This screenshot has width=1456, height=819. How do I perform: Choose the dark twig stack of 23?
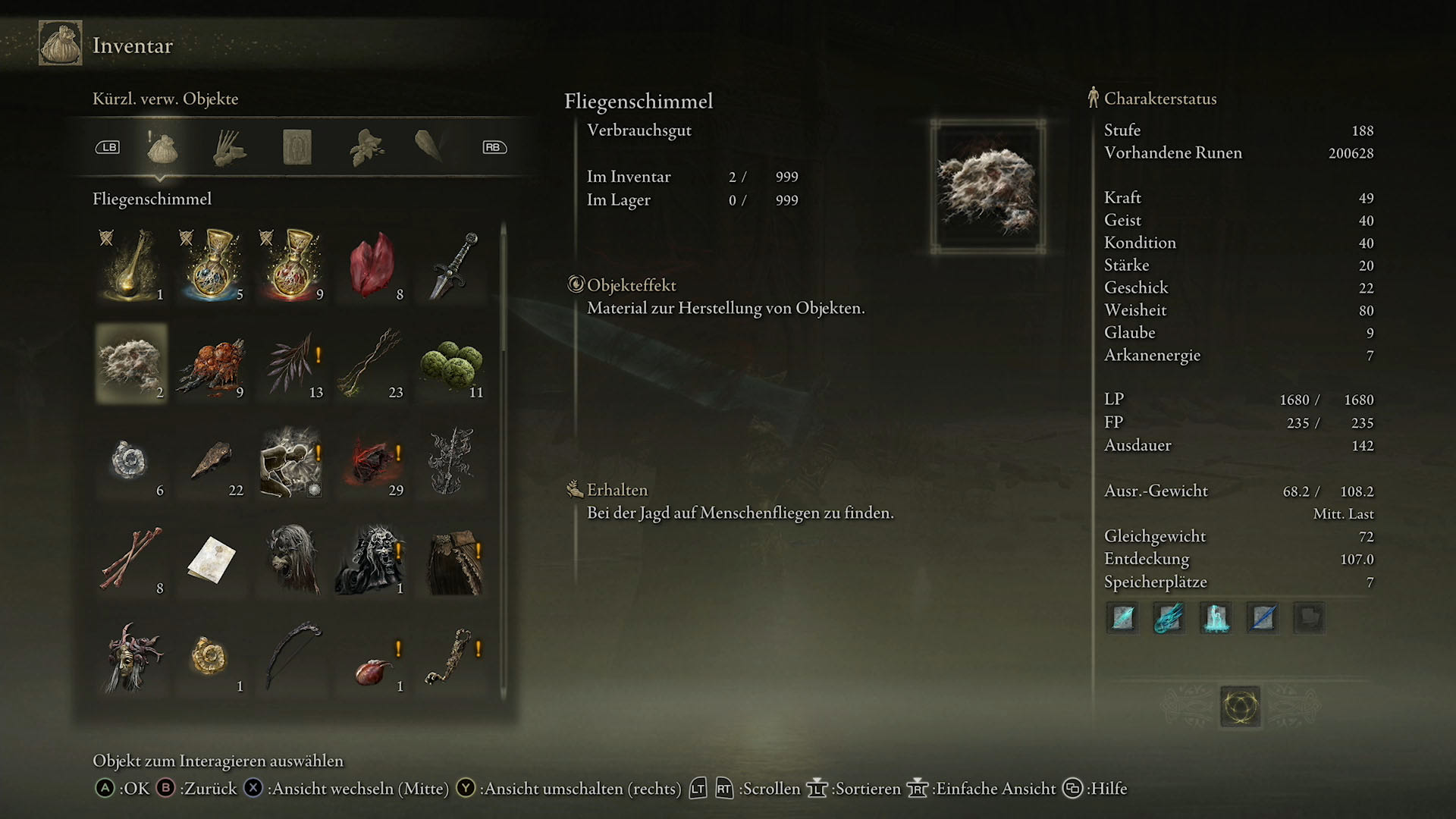[x=372, y=364]
